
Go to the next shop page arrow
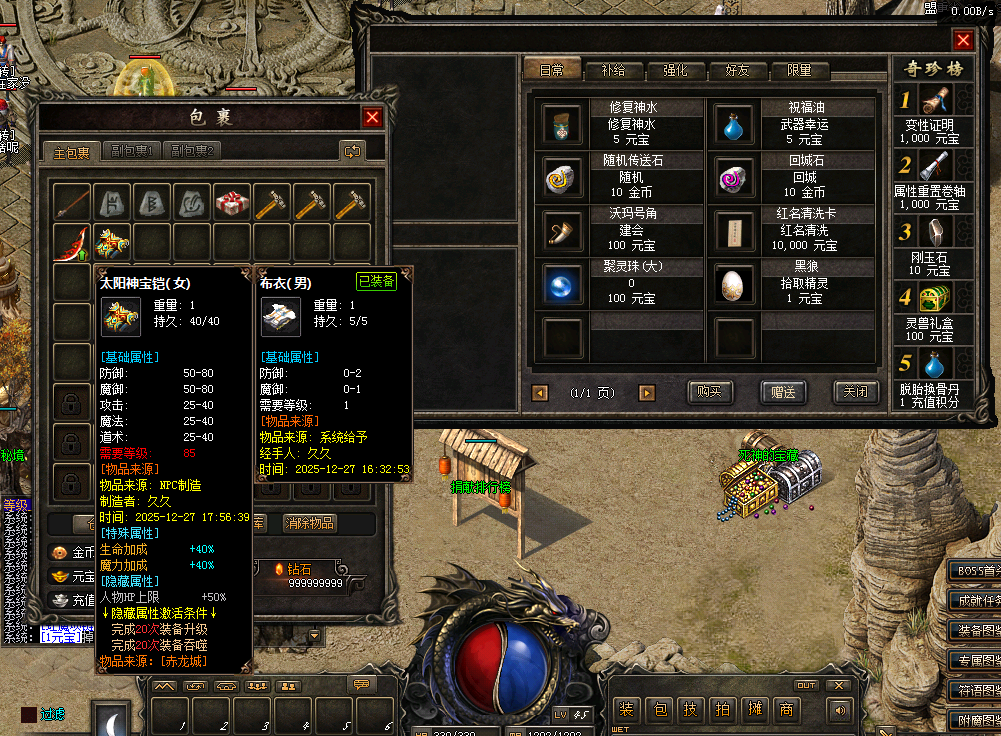(x=647, y=393)
